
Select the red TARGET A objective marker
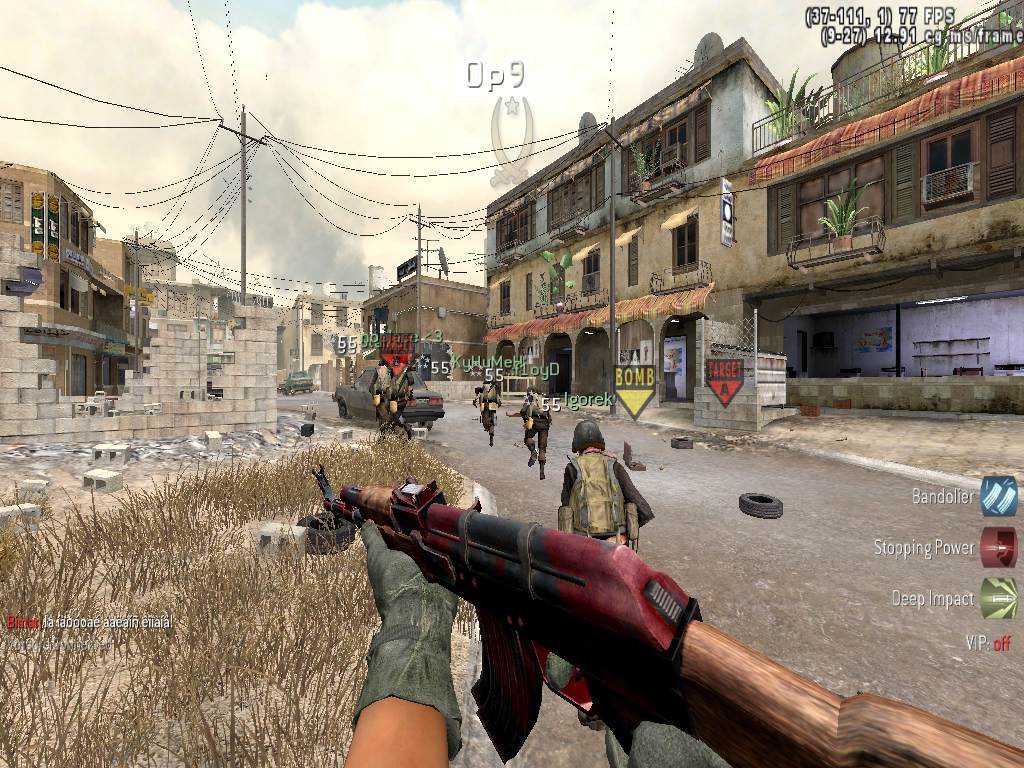724,380
